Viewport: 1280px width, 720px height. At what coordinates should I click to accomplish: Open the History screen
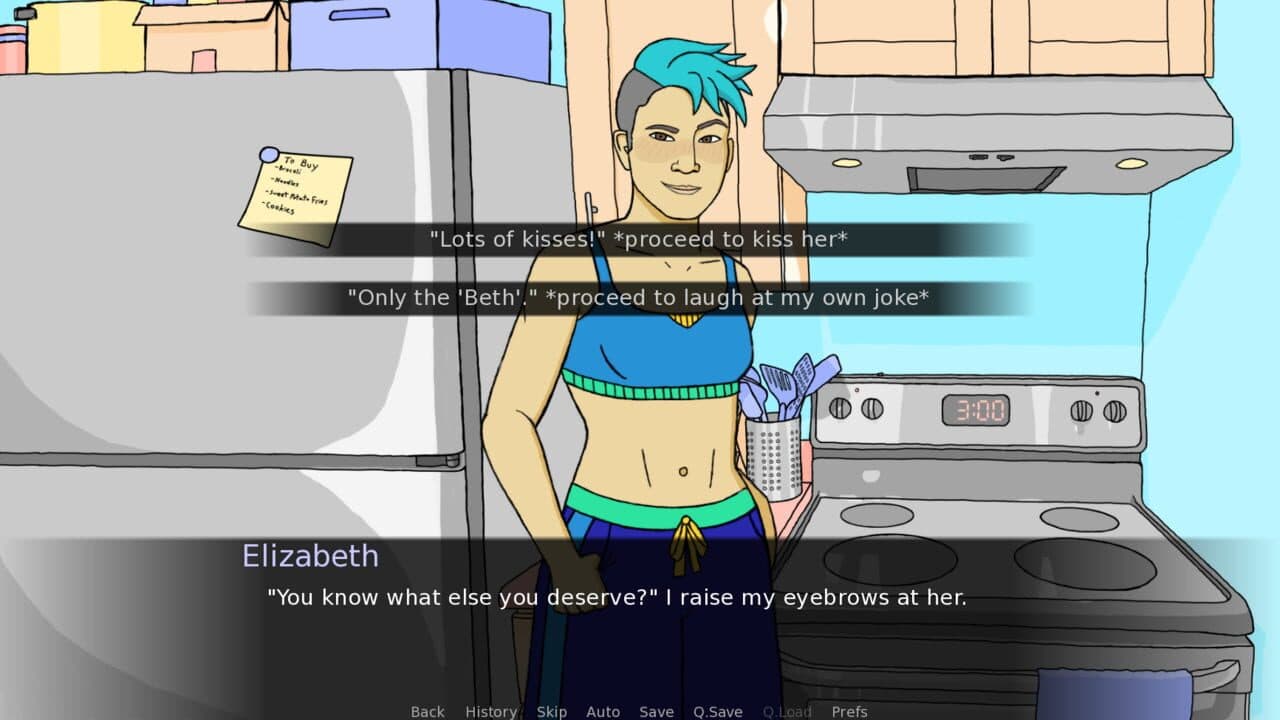coord(490,711)
